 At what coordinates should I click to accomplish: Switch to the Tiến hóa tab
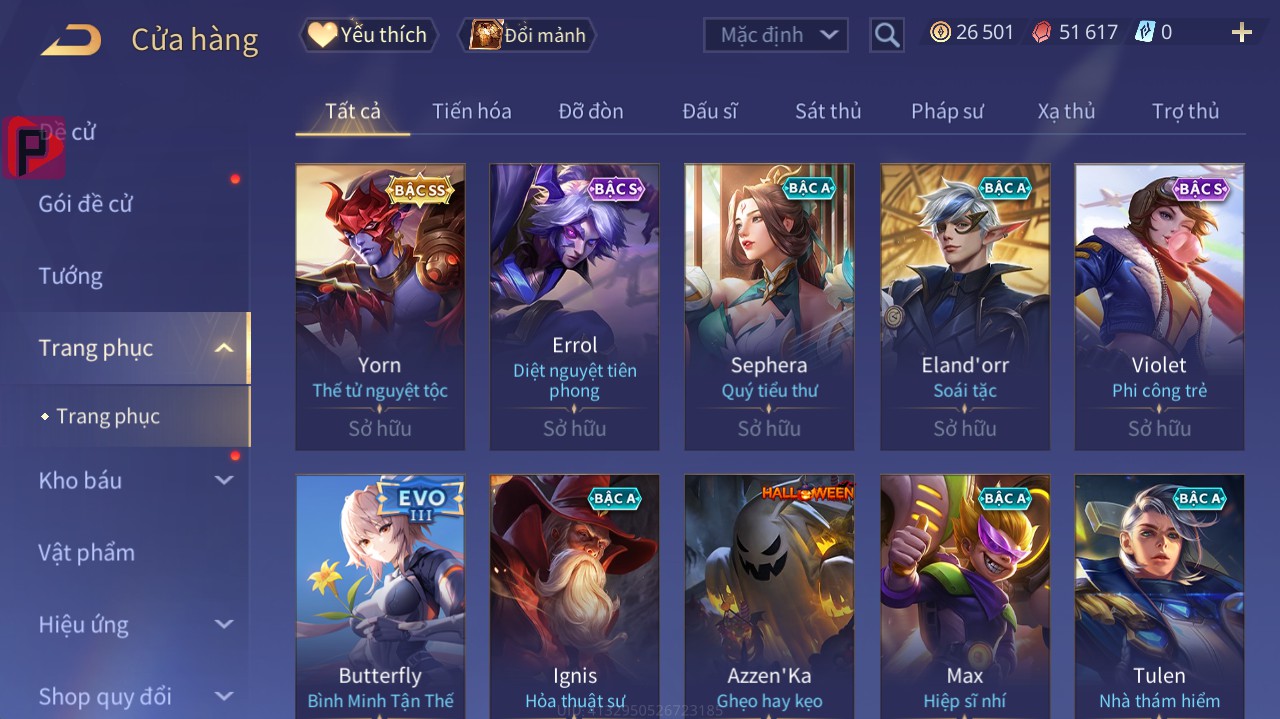click(x=471, y=111)
